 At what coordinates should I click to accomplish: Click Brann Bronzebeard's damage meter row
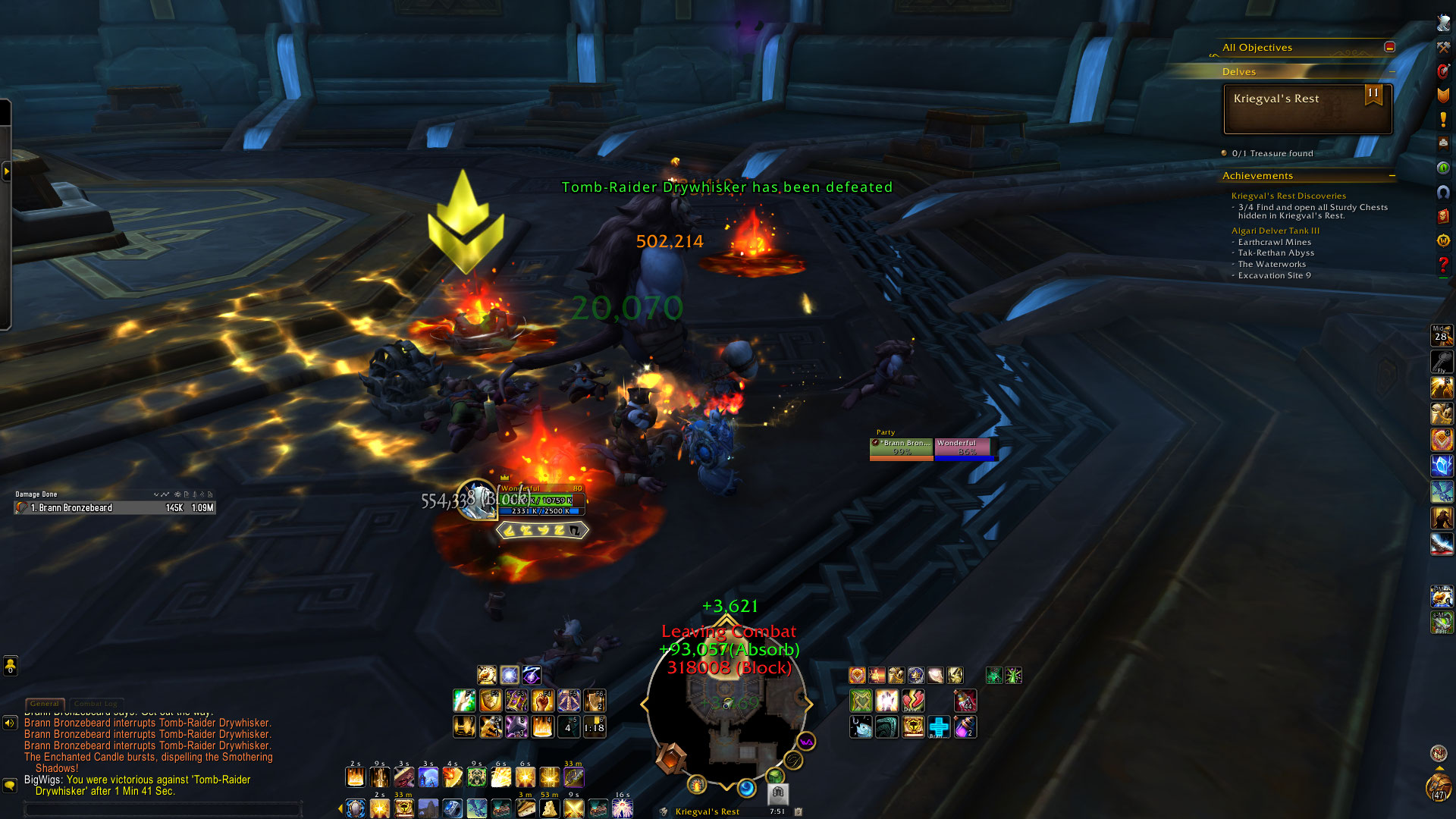click(x=115, y=508)
